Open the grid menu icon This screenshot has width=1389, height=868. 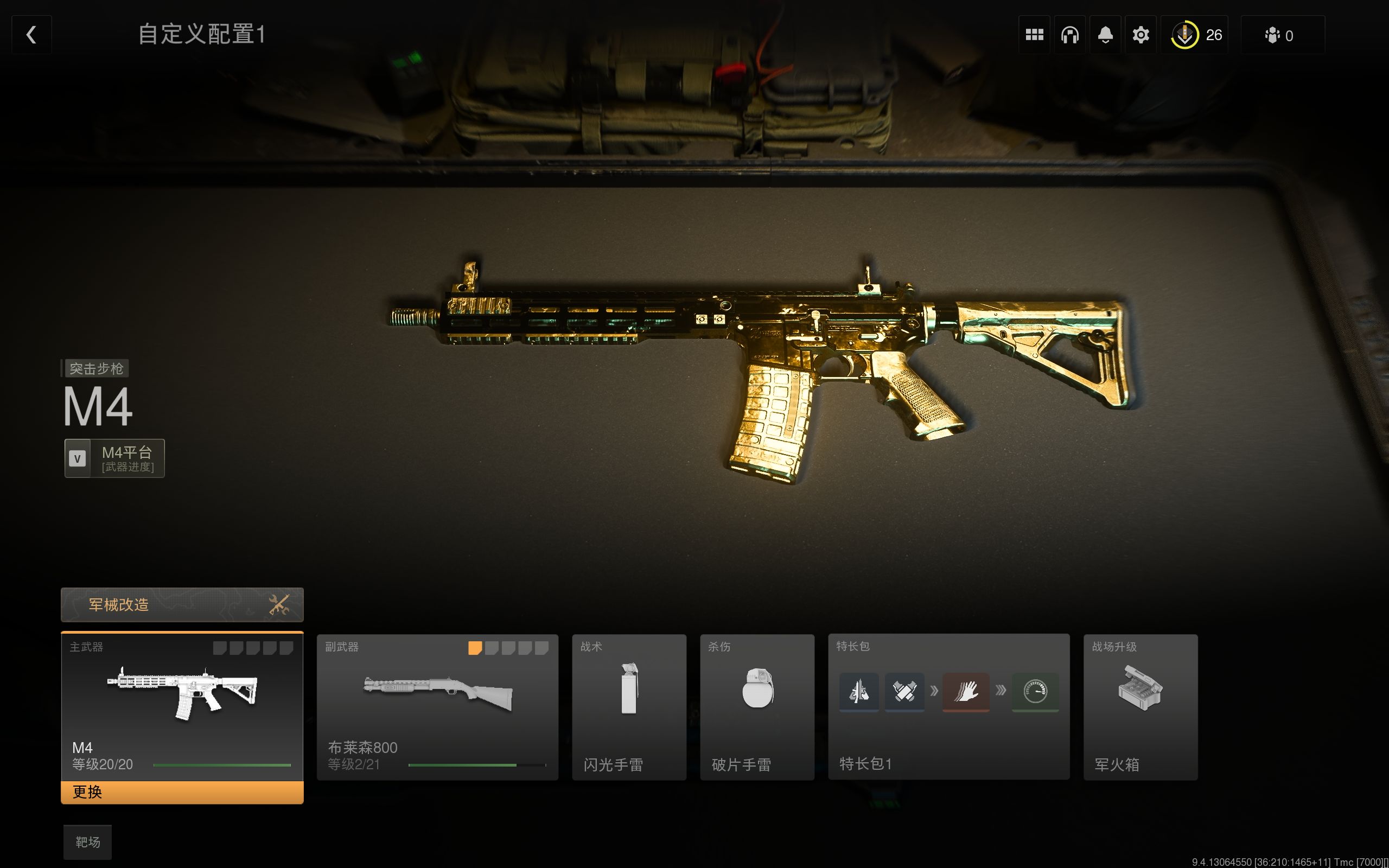point(1034,35)
